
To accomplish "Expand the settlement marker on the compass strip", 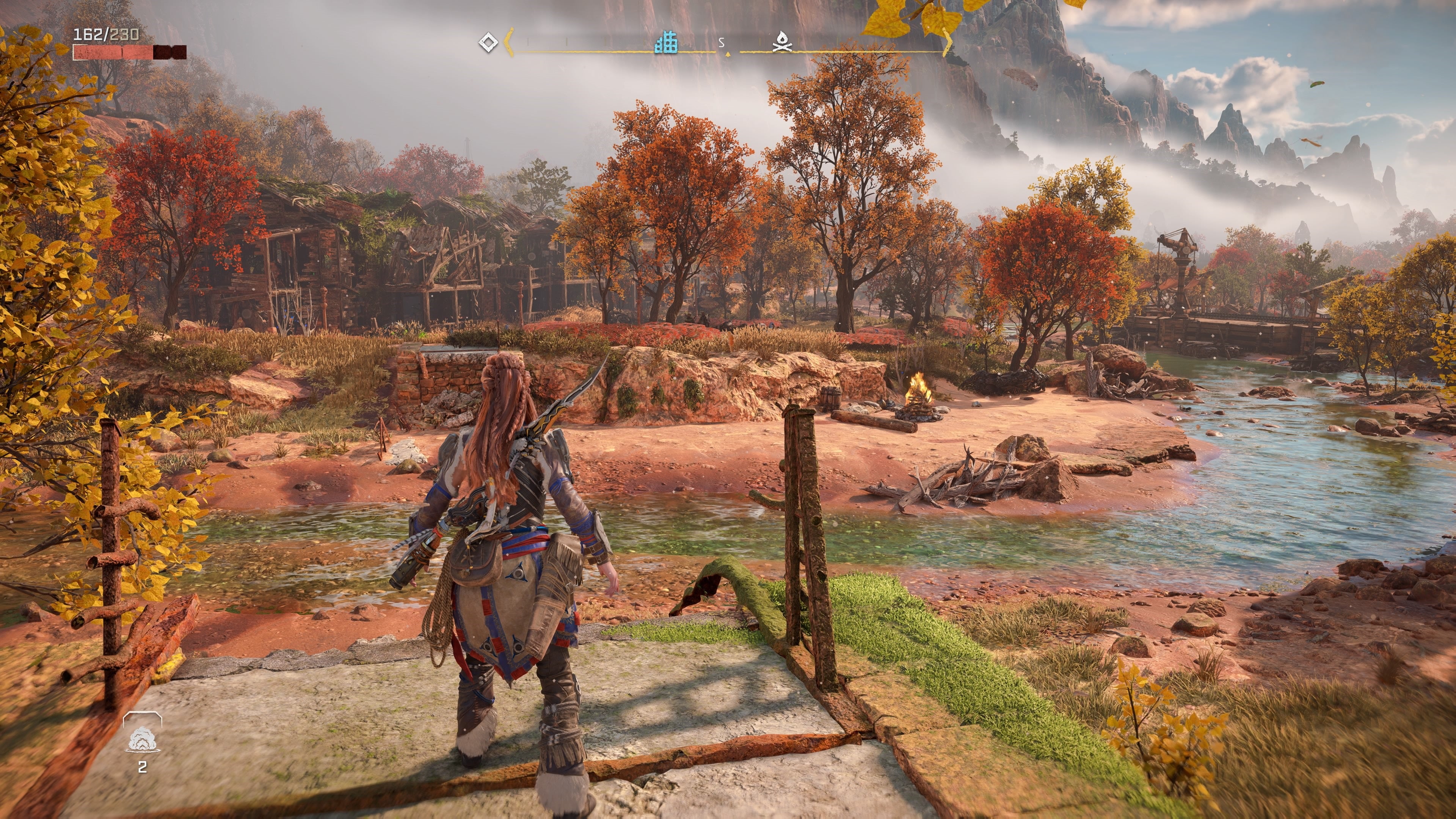I will click(666, 42).
